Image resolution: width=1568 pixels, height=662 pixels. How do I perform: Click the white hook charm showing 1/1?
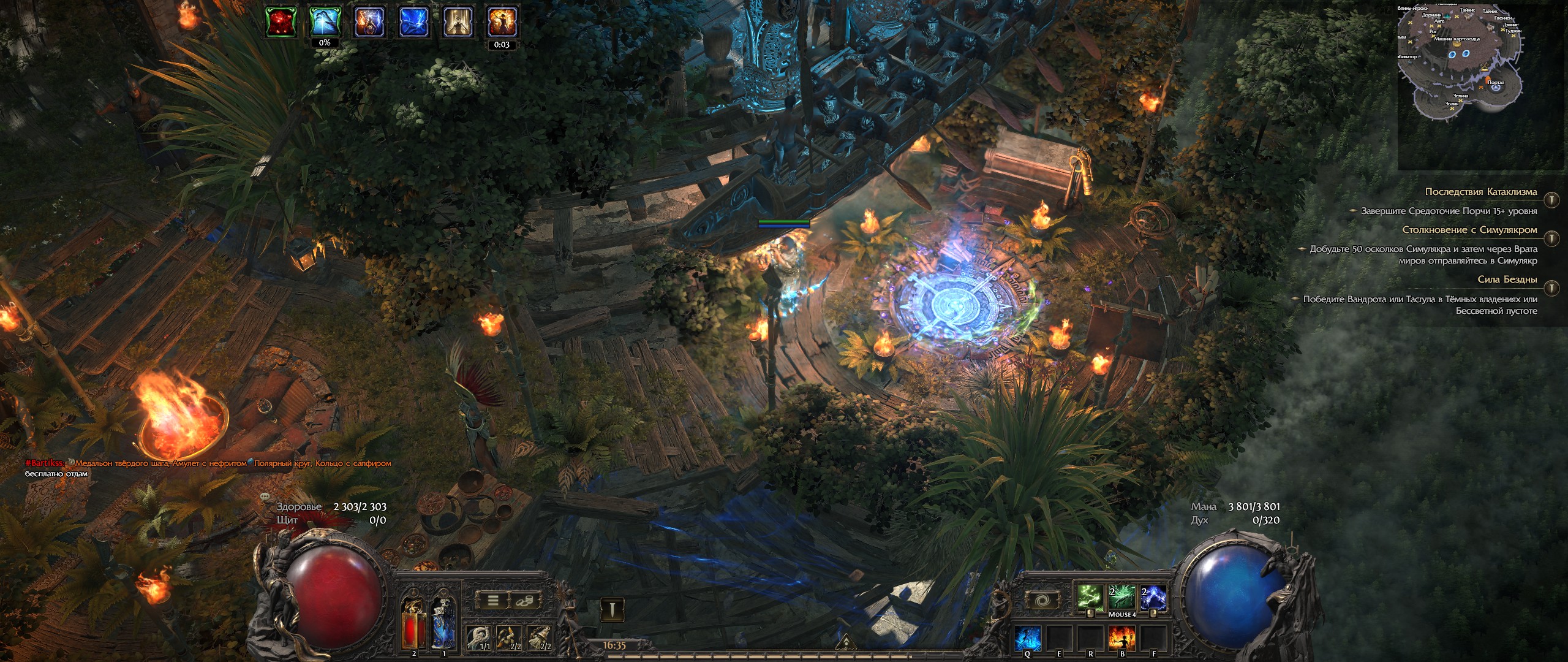(x=478, y=636)
